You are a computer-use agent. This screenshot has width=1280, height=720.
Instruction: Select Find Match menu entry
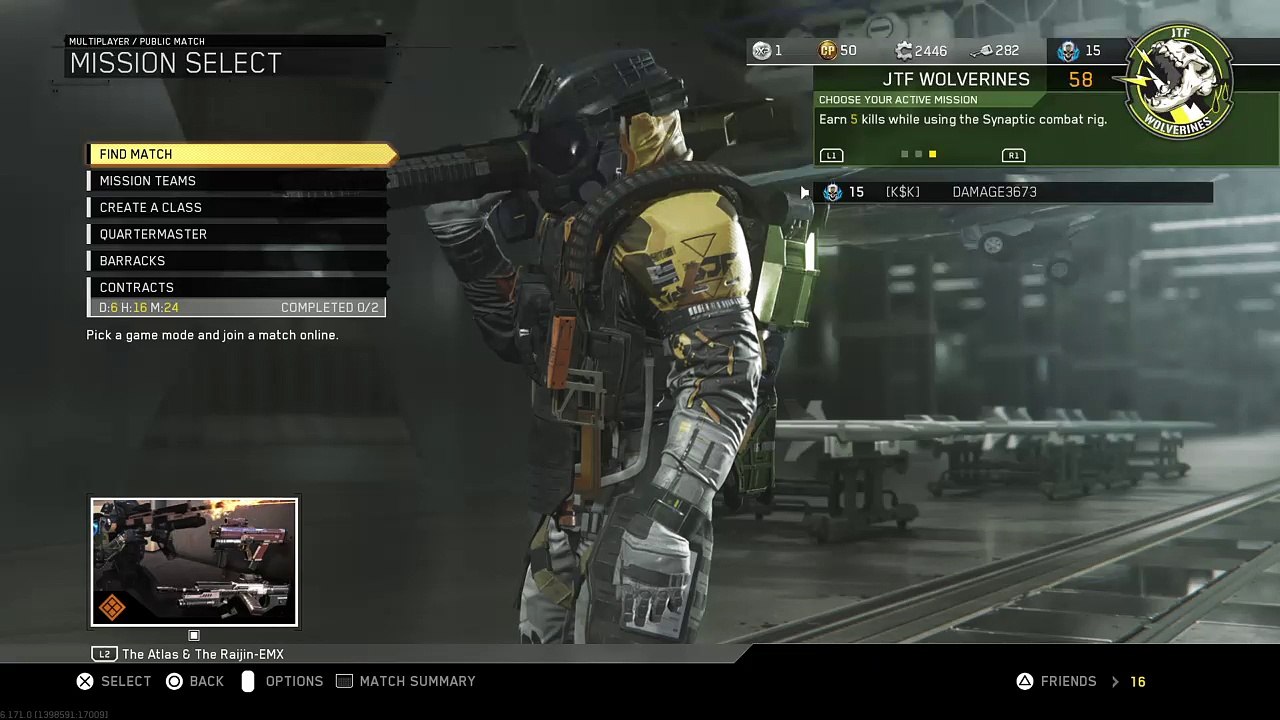240,154
